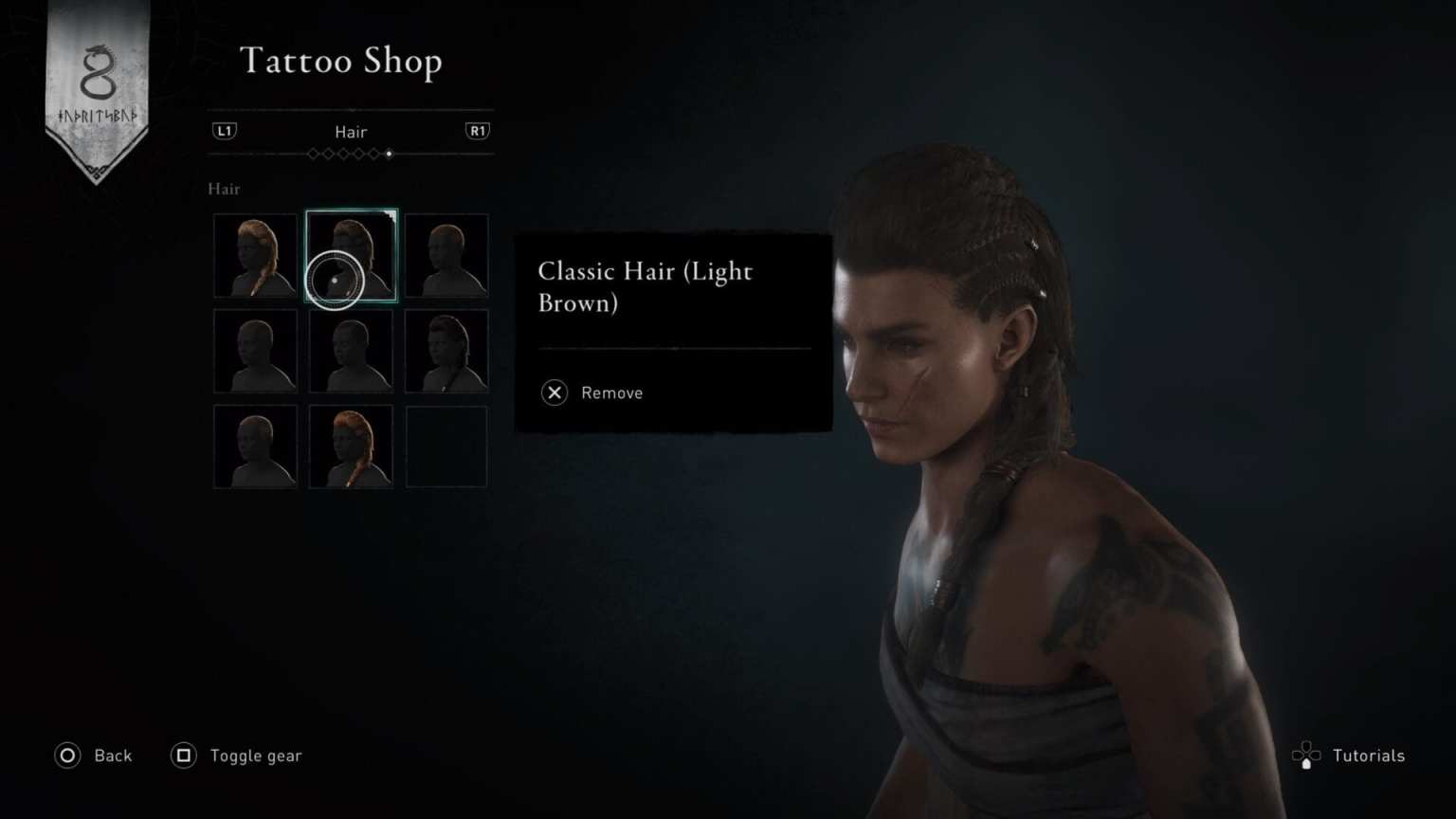Select the first hollow diamond category marker
Screen dimensions: 1456x819
[x=313, y=155]
